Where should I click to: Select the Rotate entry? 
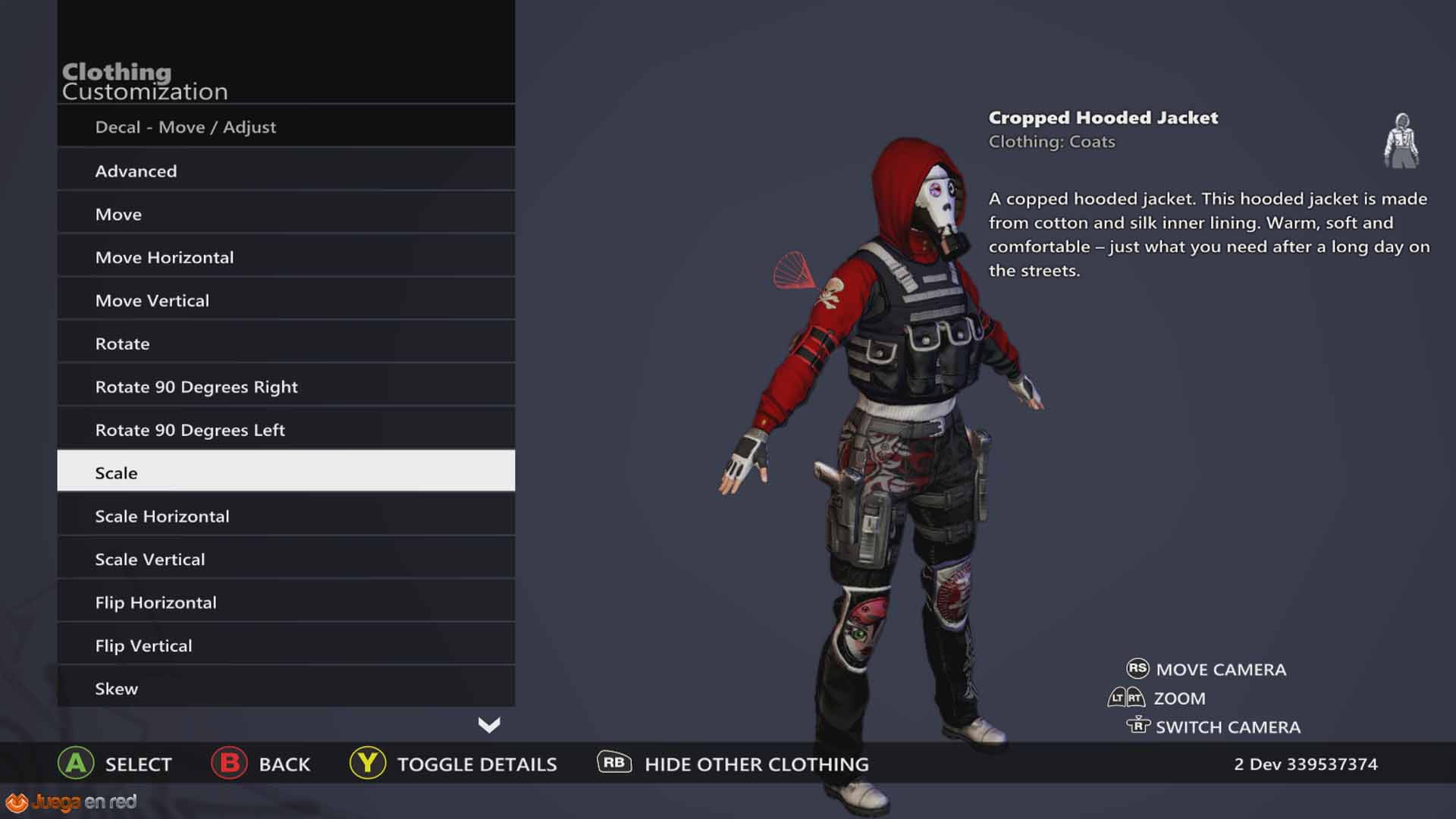286,344
